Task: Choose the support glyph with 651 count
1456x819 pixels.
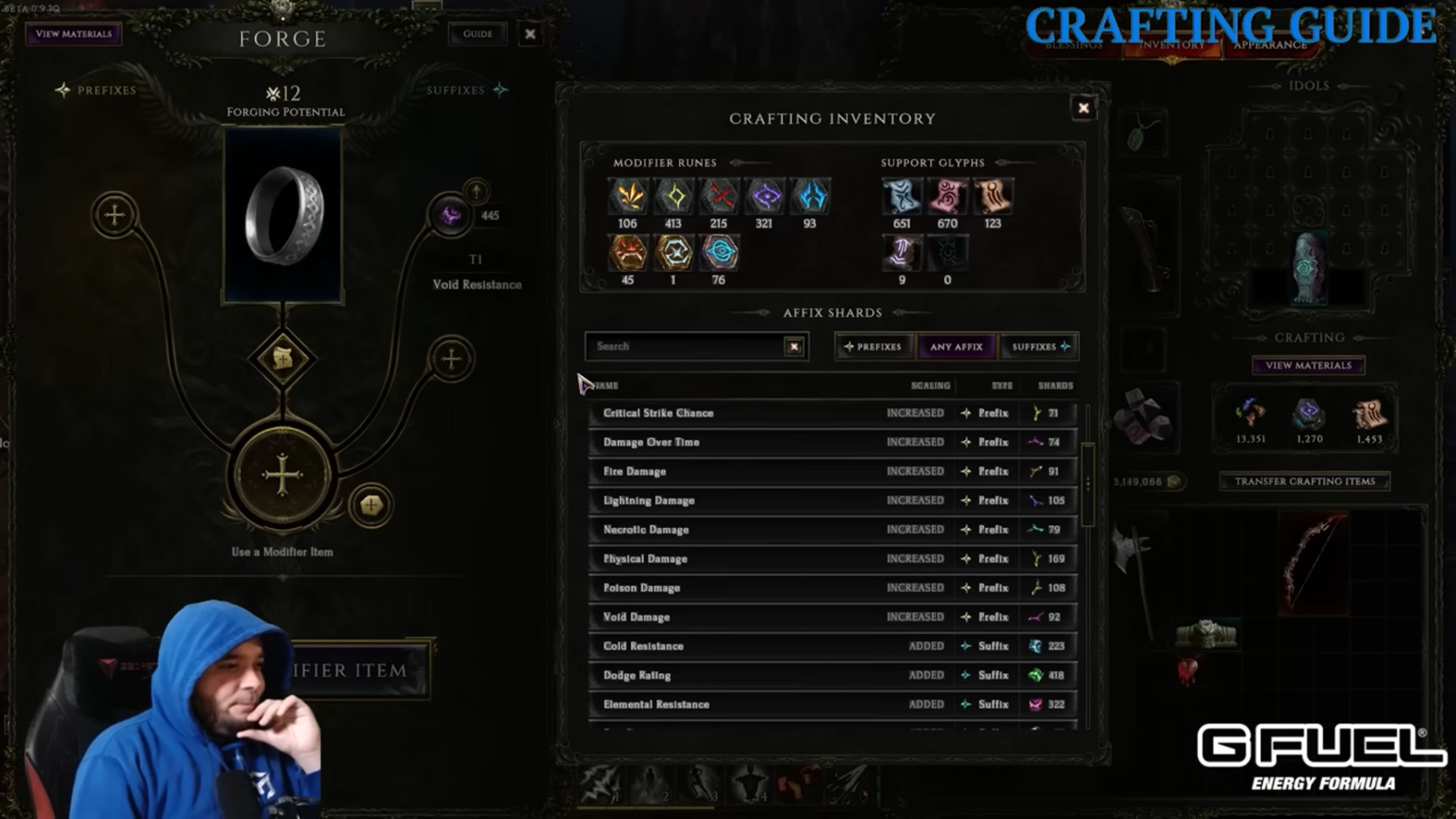Action: (901, 196)
